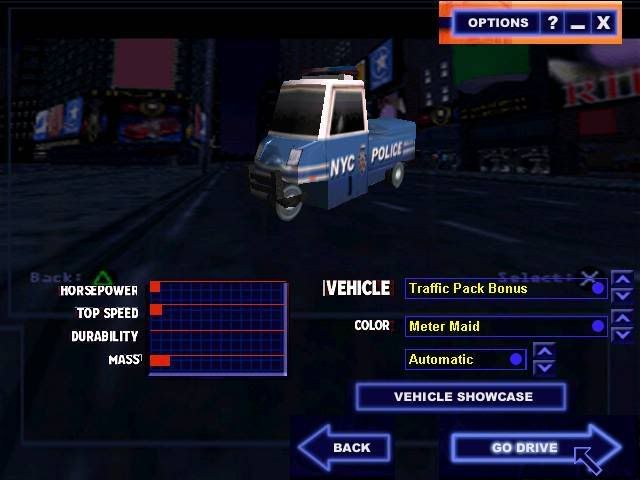
Task: Click the up arrow beside the color selector
Action: [622, 318]
